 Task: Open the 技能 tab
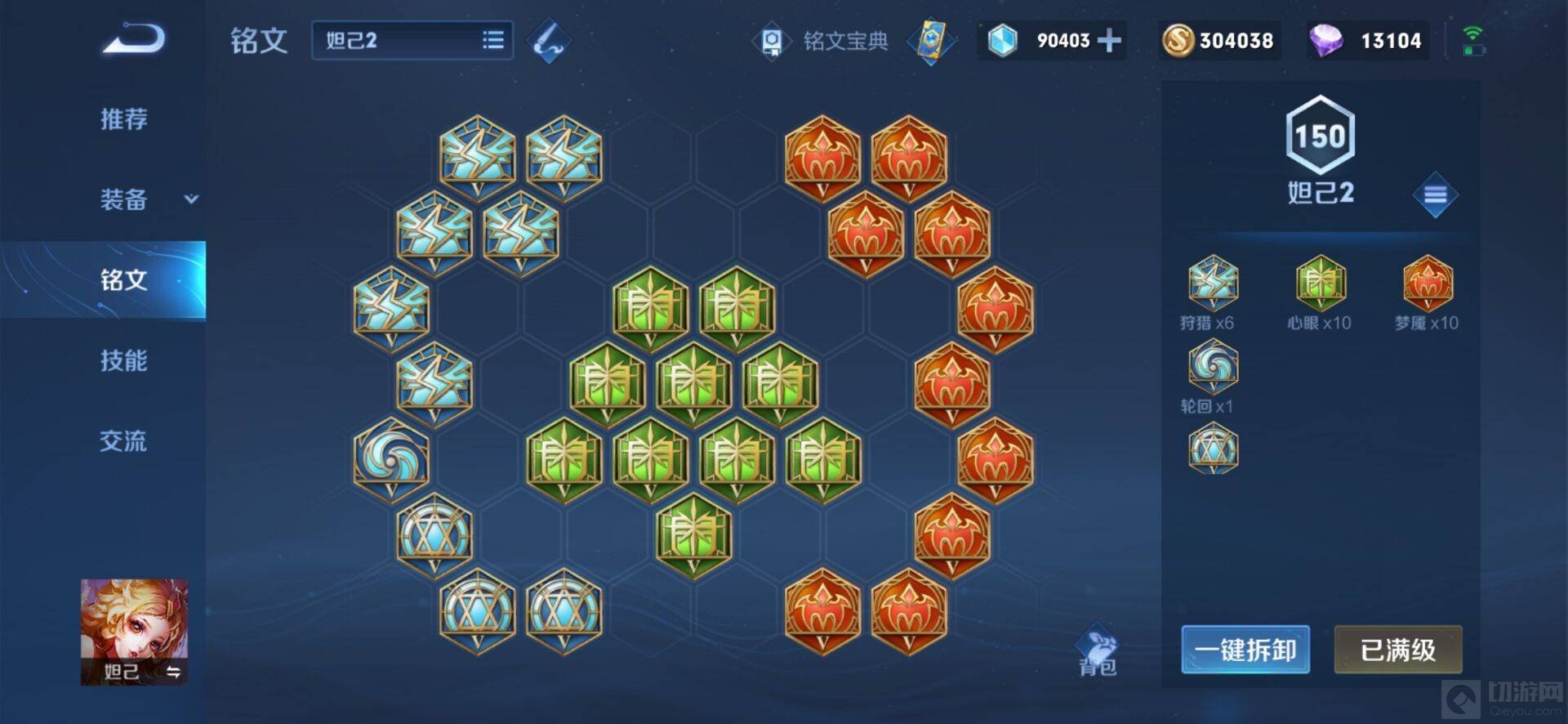124,360
